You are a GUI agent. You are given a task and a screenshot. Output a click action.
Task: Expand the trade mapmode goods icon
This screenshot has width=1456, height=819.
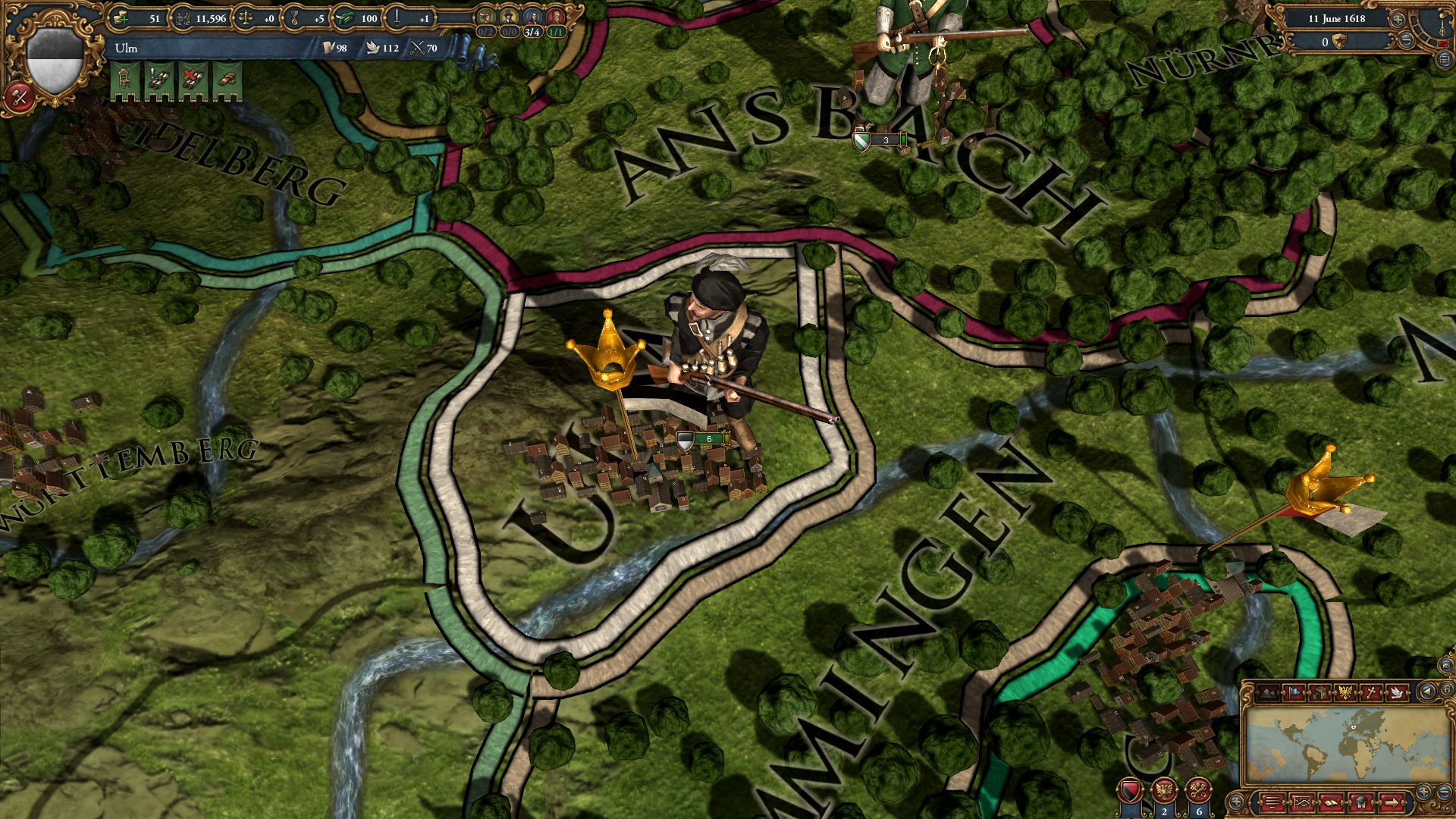(x=1320, y=692)
